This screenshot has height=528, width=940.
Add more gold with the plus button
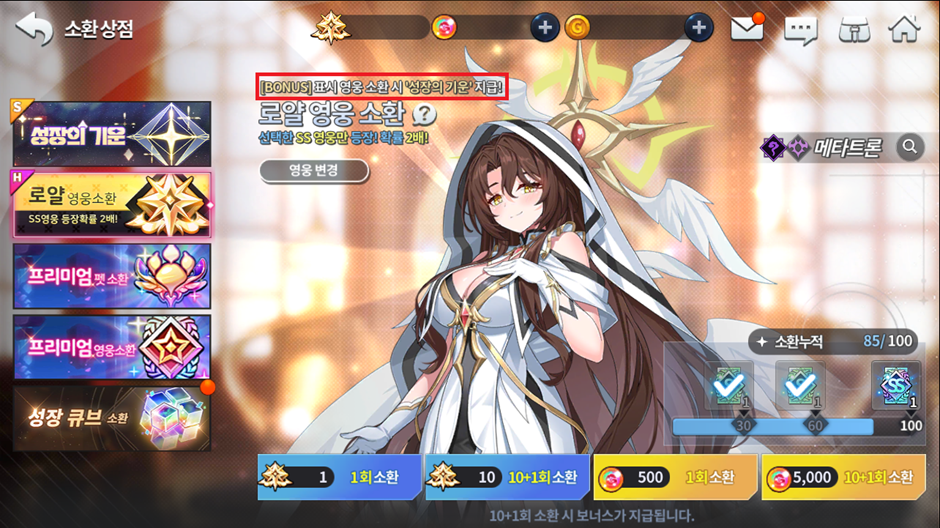pyautogui.click(x=699, y=28)
